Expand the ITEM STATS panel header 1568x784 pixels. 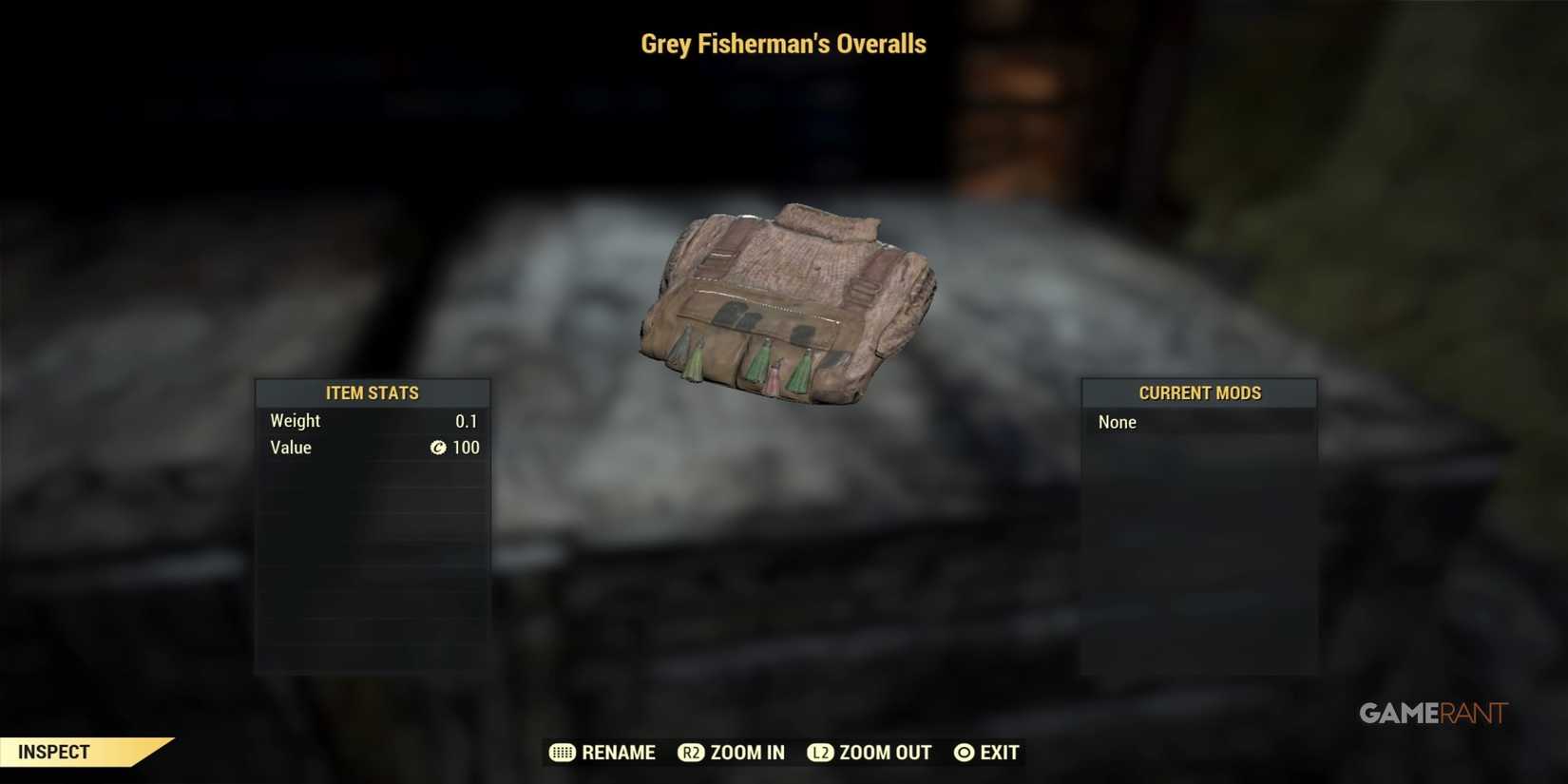tap(372, 392)
